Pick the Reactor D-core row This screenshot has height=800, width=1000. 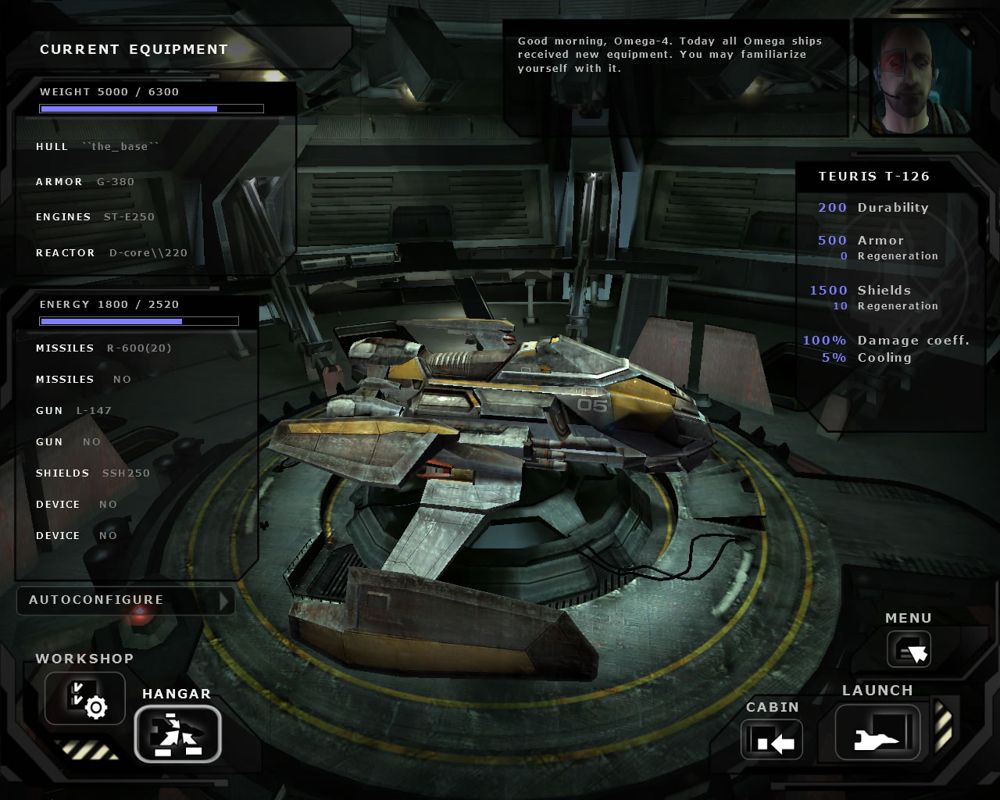[112, 253]
